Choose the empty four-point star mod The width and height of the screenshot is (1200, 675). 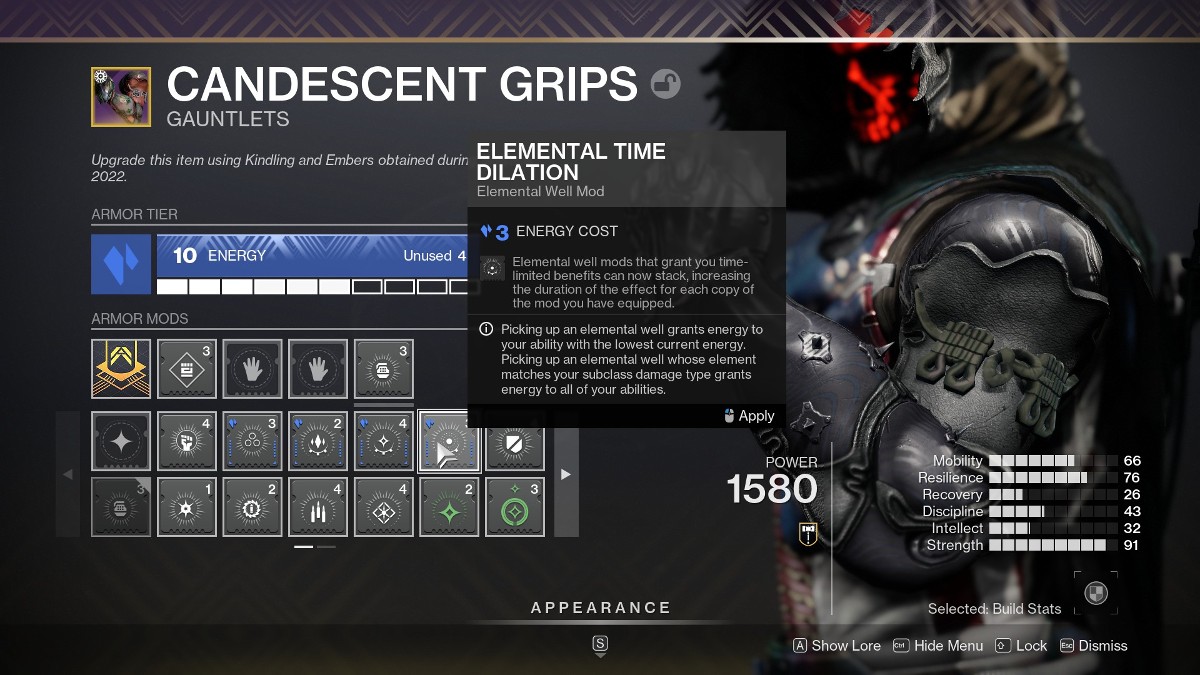pyautogui.click(x=121, y=441)
